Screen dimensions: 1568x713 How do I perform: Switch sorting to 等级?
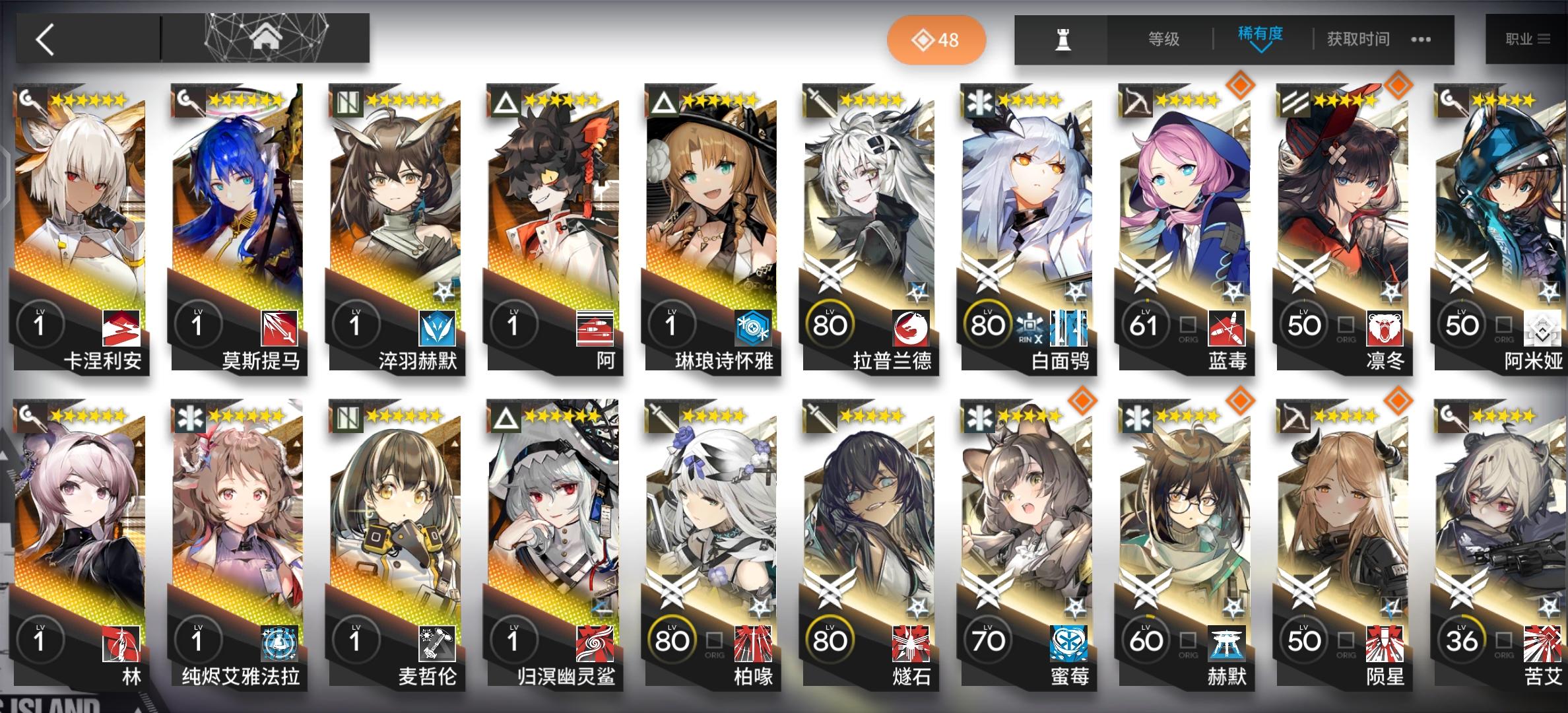point(1163,40)
